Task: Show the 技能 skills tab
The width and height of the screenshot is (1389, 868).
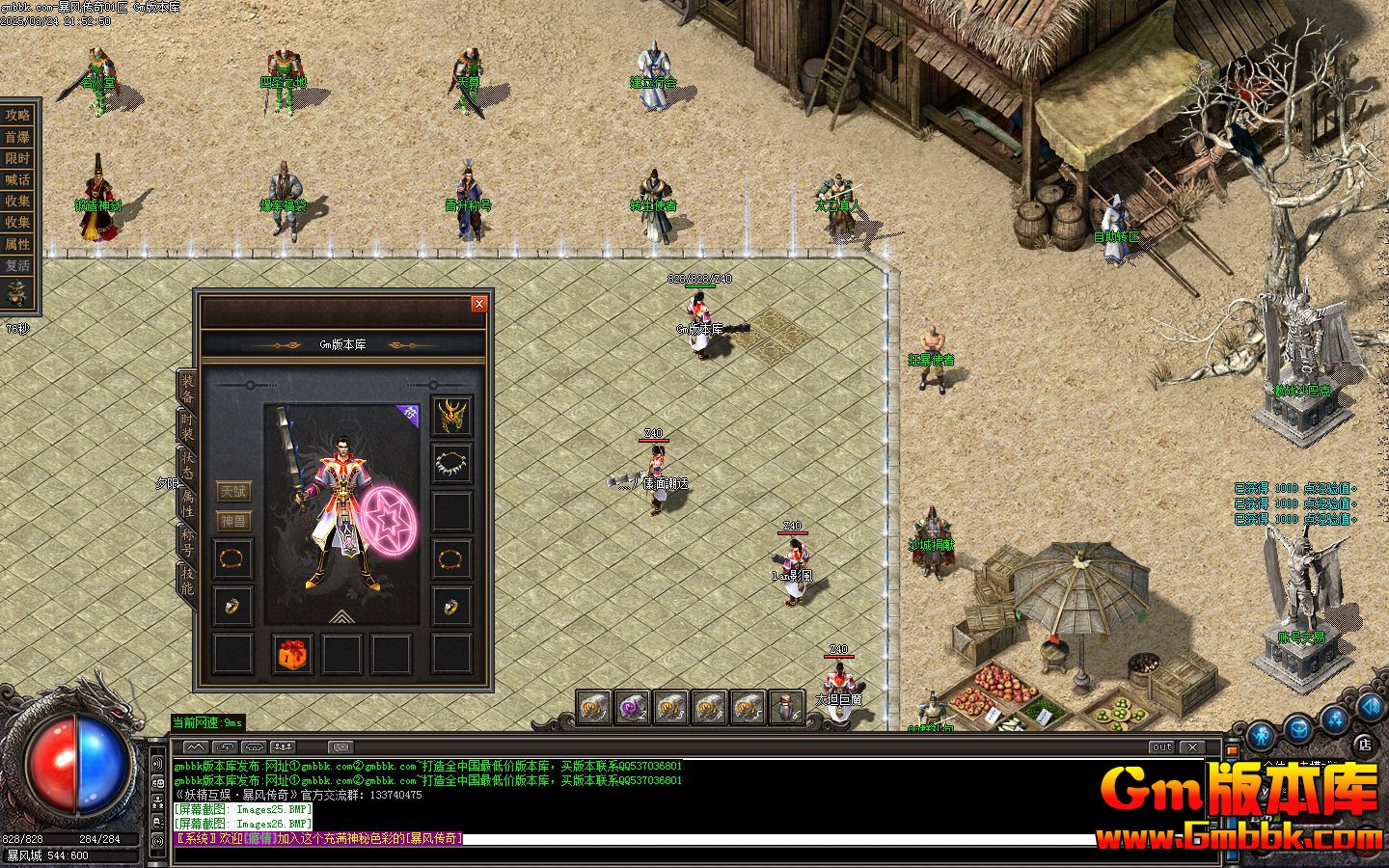Action: [x=187, y=581]
